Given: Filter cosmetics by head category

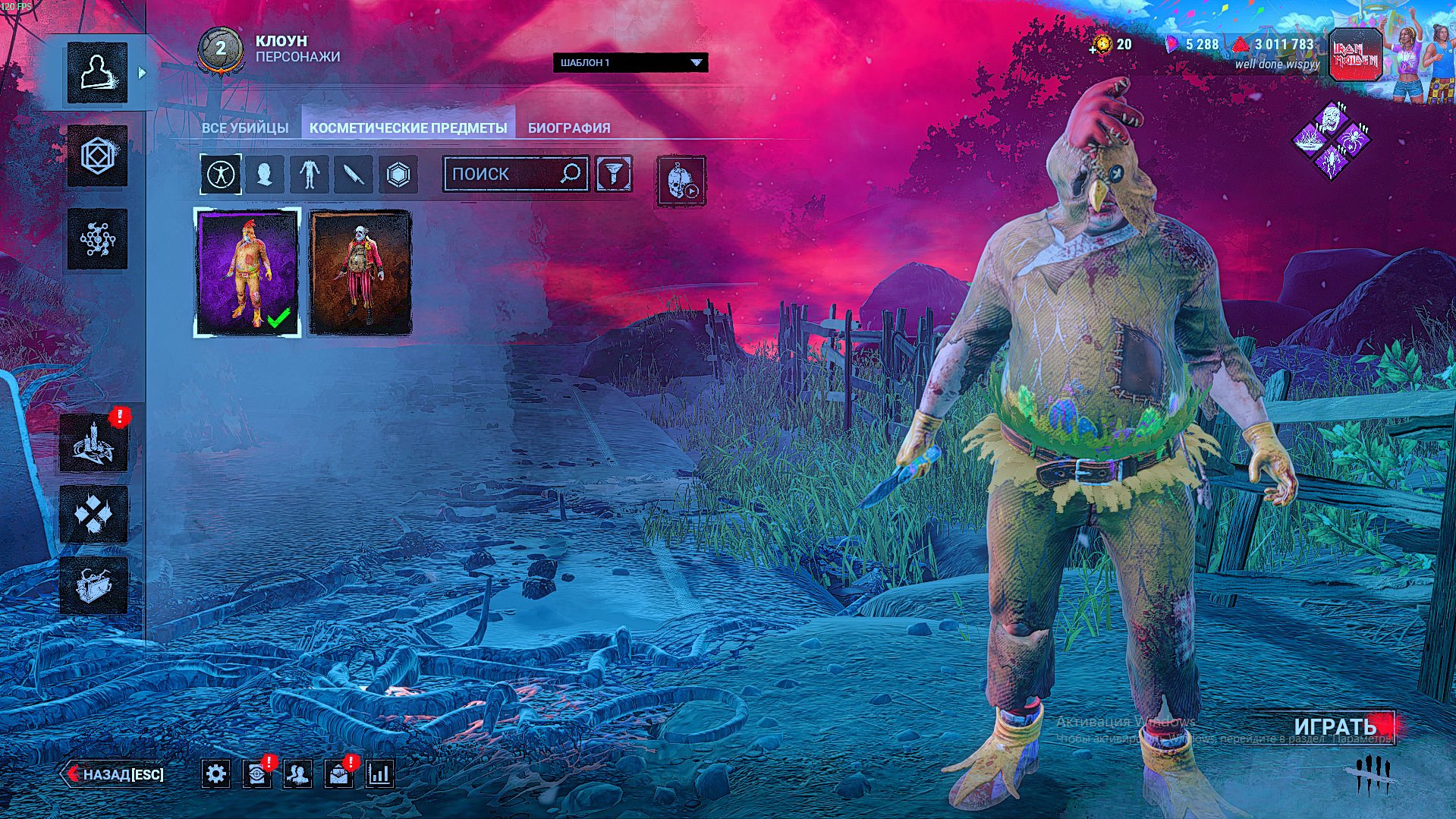Looking at the screenshot, I should [265, 175].
